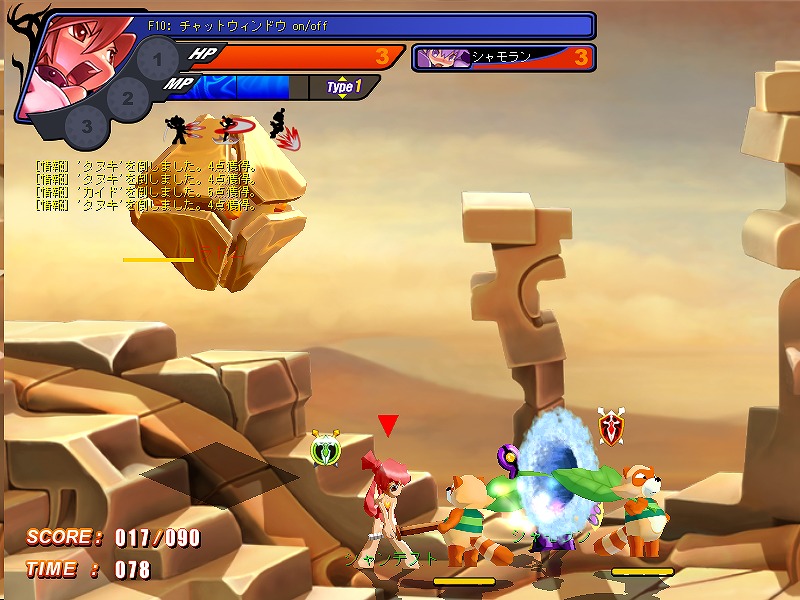This screenshot has width=800, height=600.
Task: Click the first attack silhouette icon
Action: point(178,129)
